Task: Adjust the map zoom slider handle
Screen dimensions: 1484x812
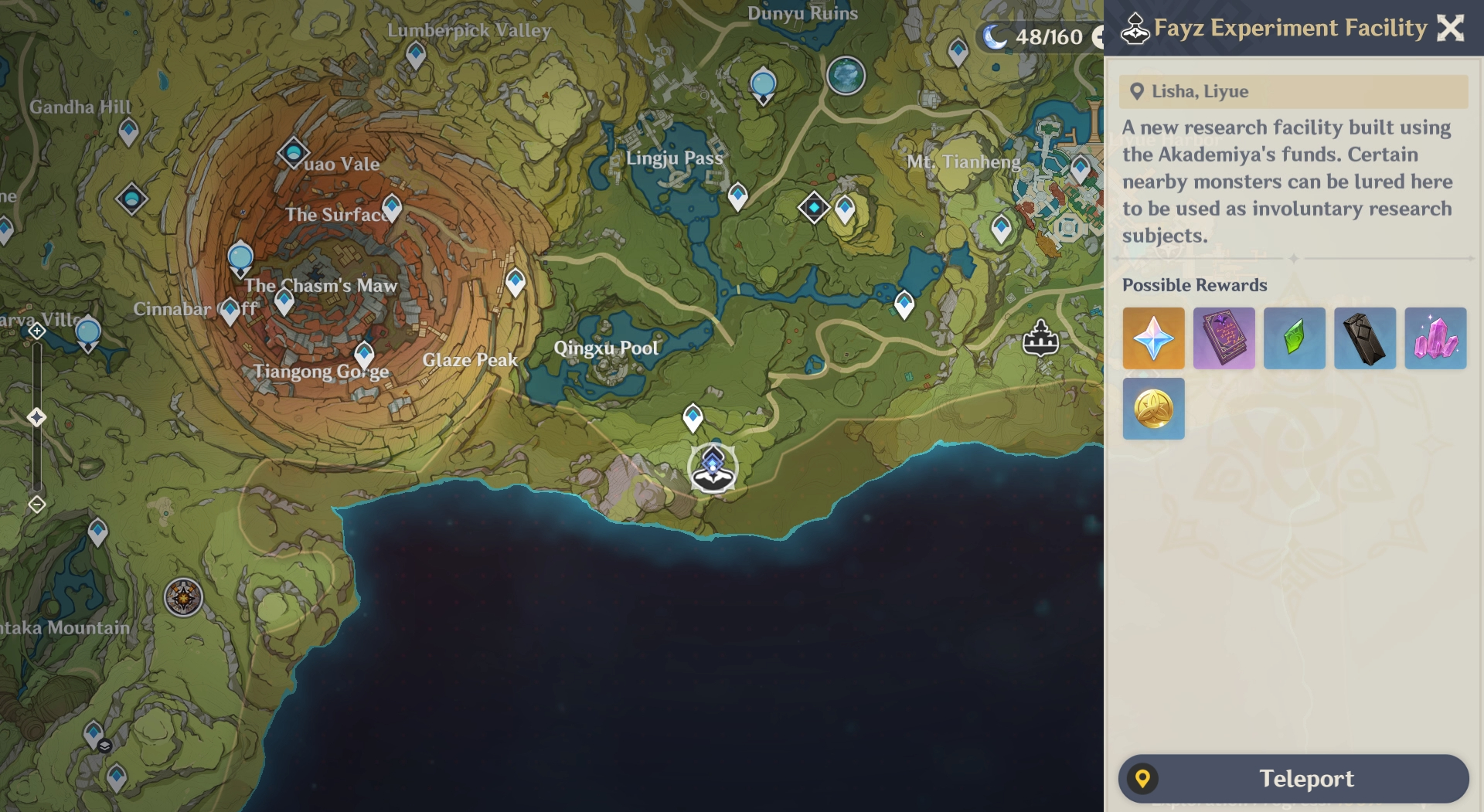Action: [x=36, y=417]
